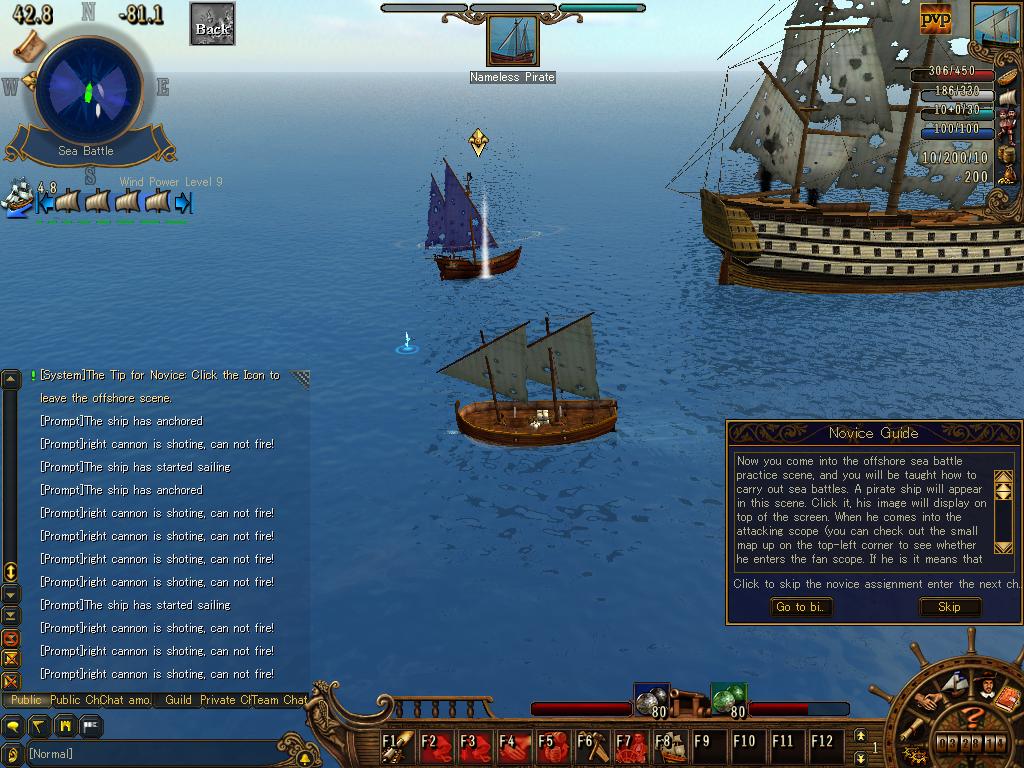Switch to the Team Chat tab
The width and height of the screenshot is (1024, 768).
pyautogui.click(x=279, y=700)
